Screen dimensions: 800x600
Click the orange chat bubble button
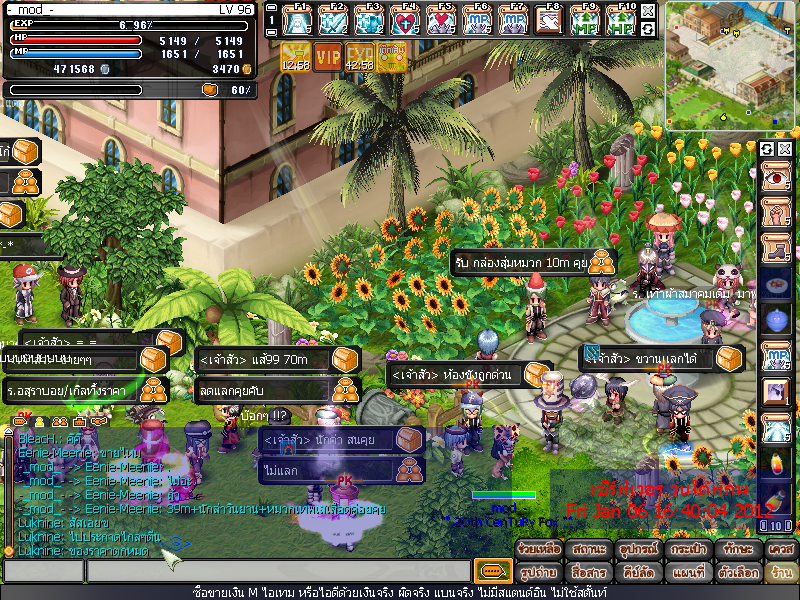pos(491,571)
